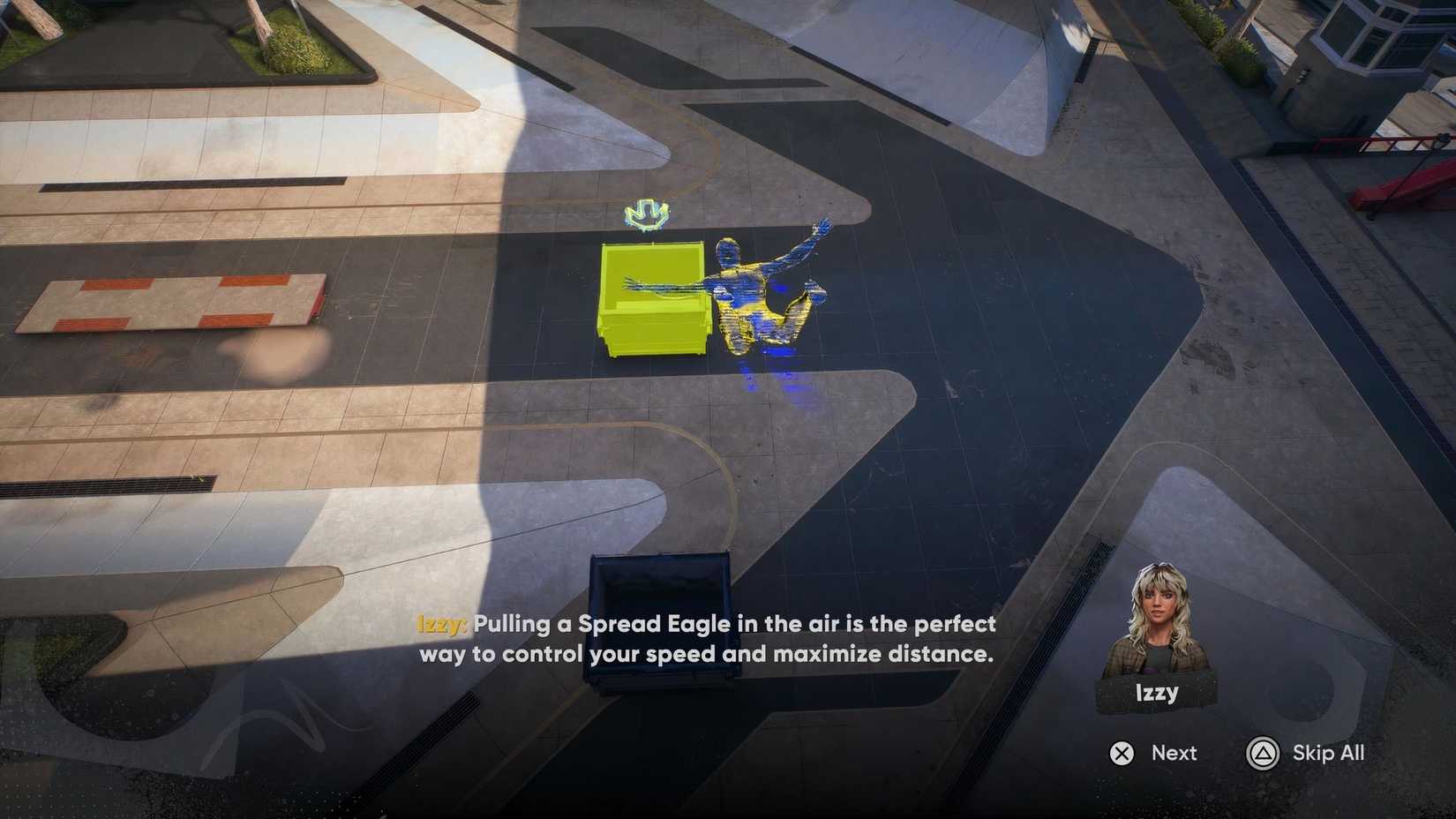Viewport: 1456px width, 819px height.
Task: Select the glowing down-arrow objective marker
Action: coord(645,214)
